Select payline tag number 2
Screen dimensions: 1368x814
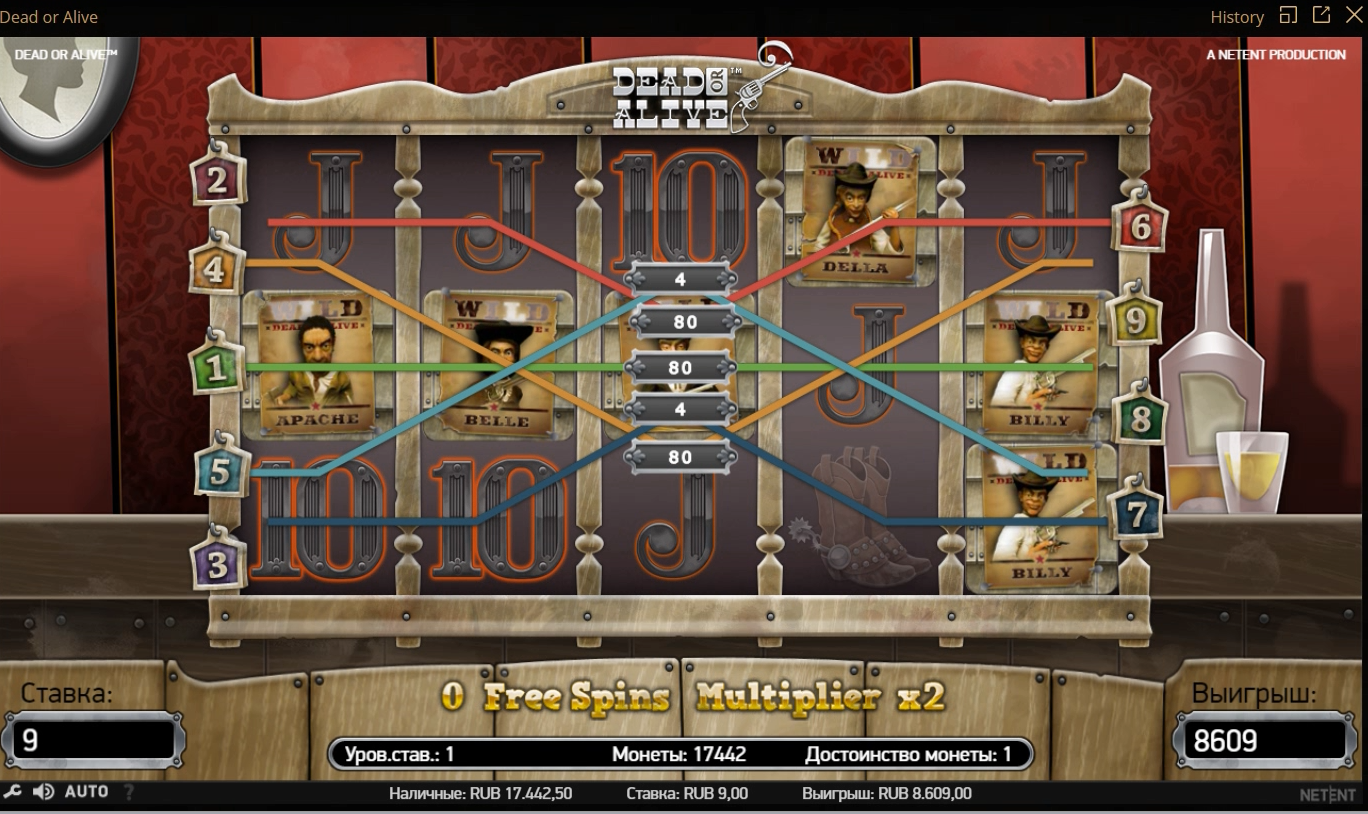pos(218,181)
